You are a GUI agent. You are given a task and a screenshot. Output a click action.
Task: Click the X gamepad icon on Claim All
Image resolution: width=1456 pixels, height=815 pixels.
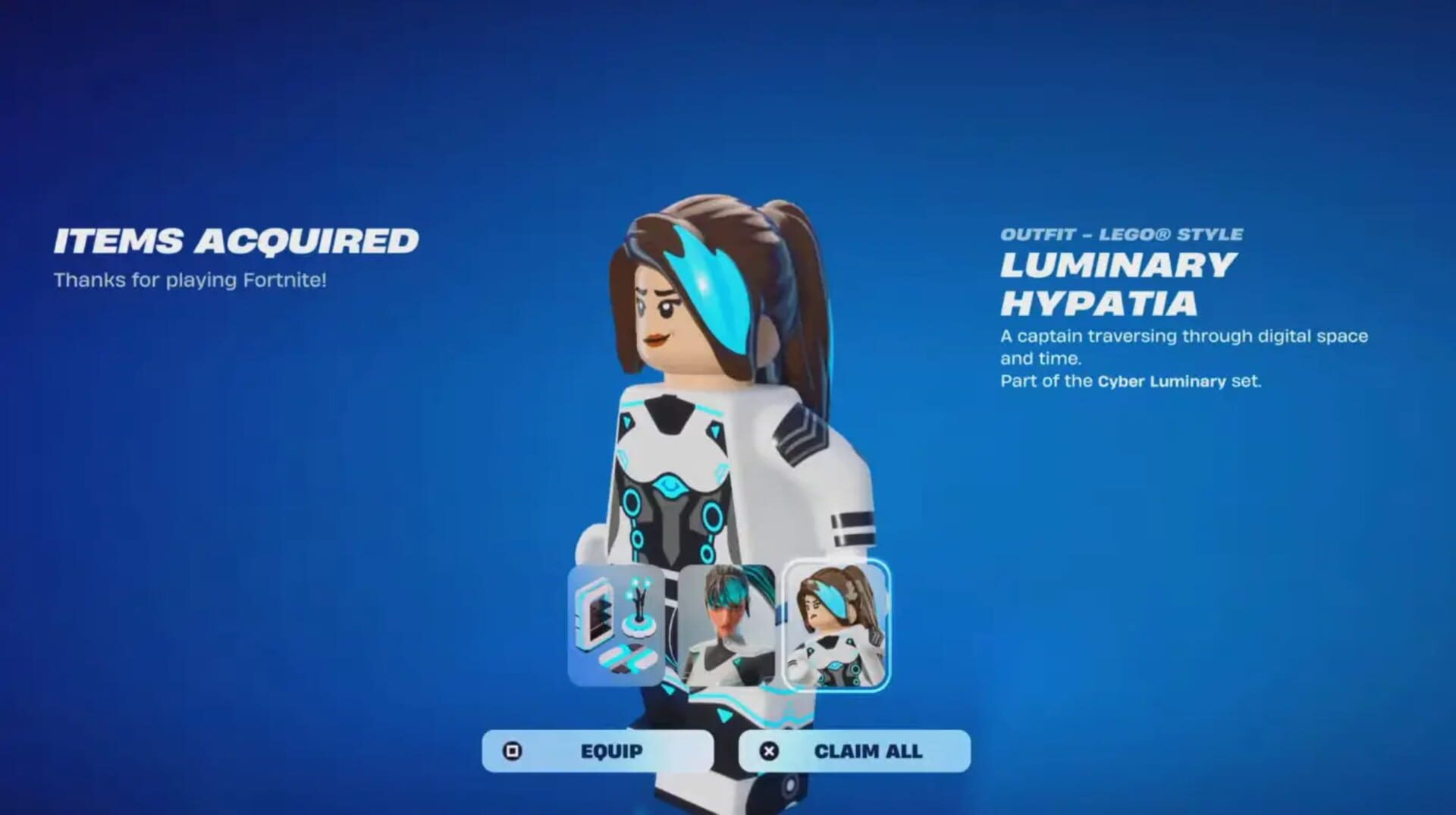[x=768, y=750]
